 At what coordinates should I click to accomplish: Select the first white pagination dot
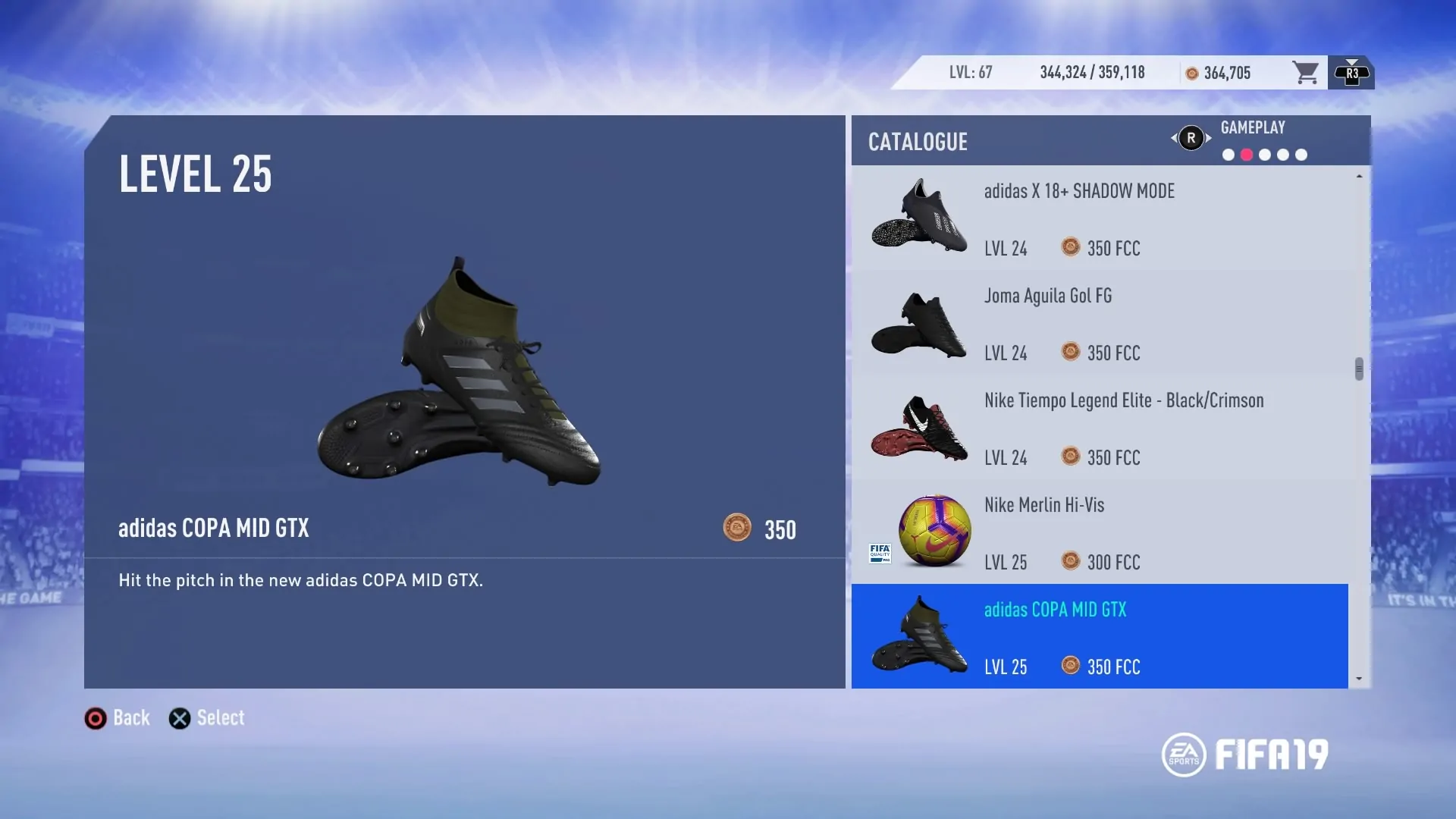click(x=1227, y=154)
